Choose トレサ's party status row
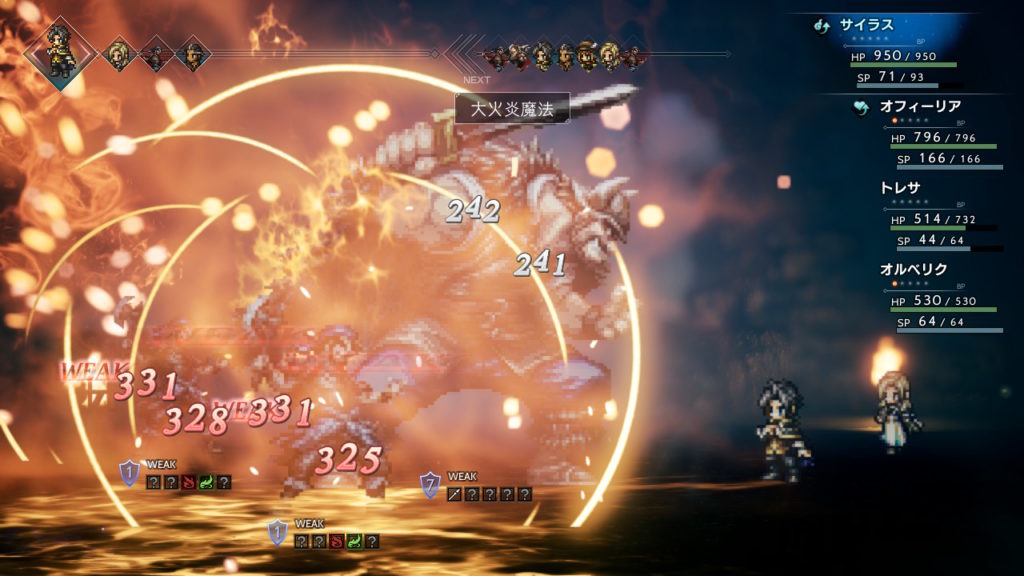 pos(900,190)
